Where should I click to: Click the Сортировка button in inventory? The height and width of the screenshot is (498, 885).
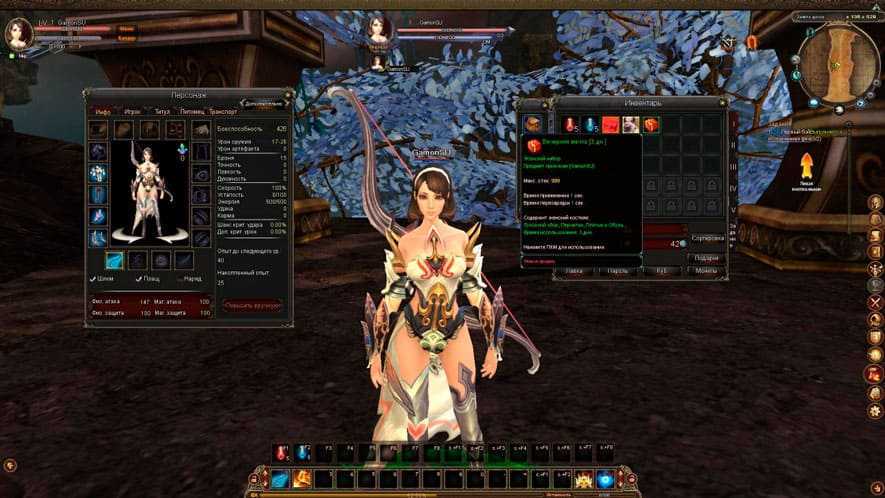[707, 239]
